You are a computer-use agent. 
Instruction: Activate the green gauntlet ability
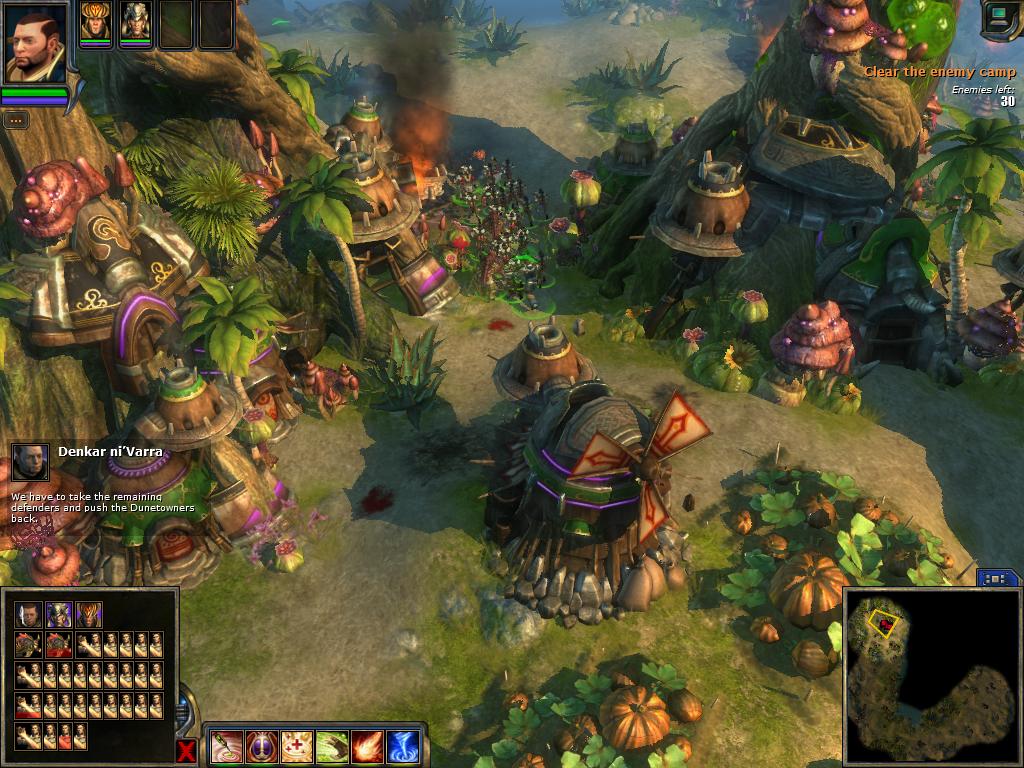tap(332, 746)
